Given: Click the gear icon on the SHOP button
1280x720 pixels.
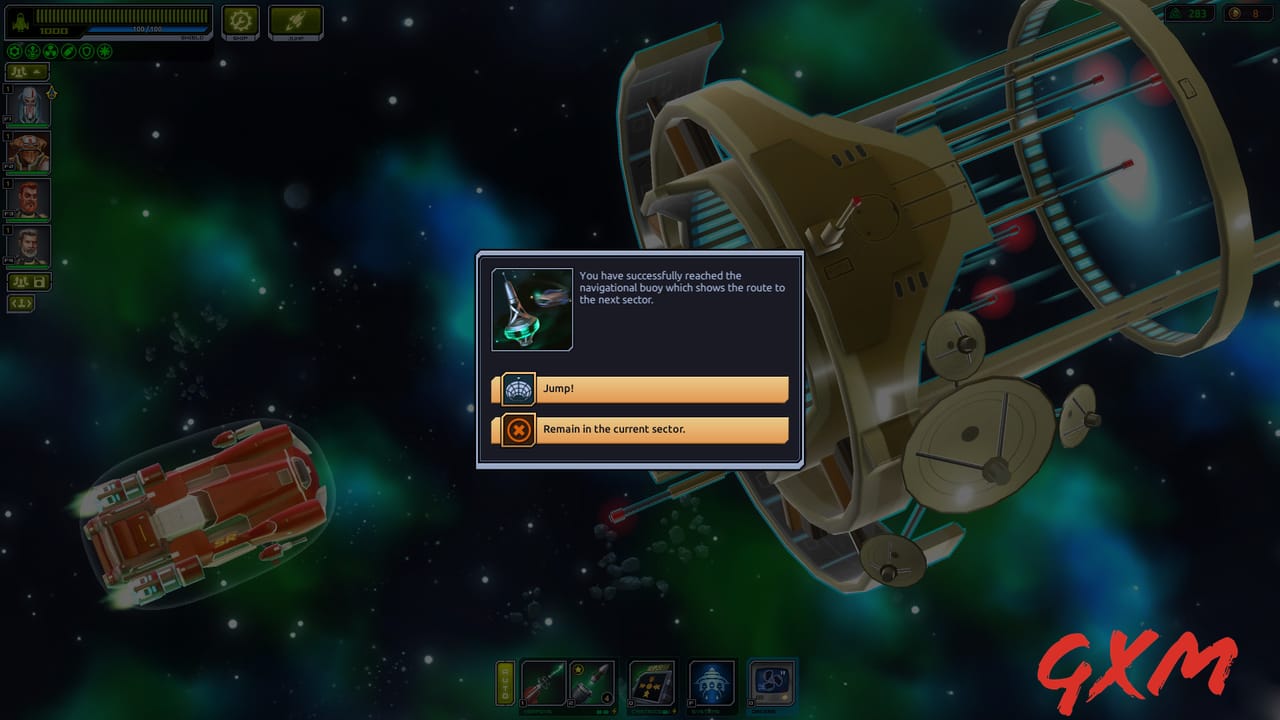Looking at the screenshot, I should point(240,19).
